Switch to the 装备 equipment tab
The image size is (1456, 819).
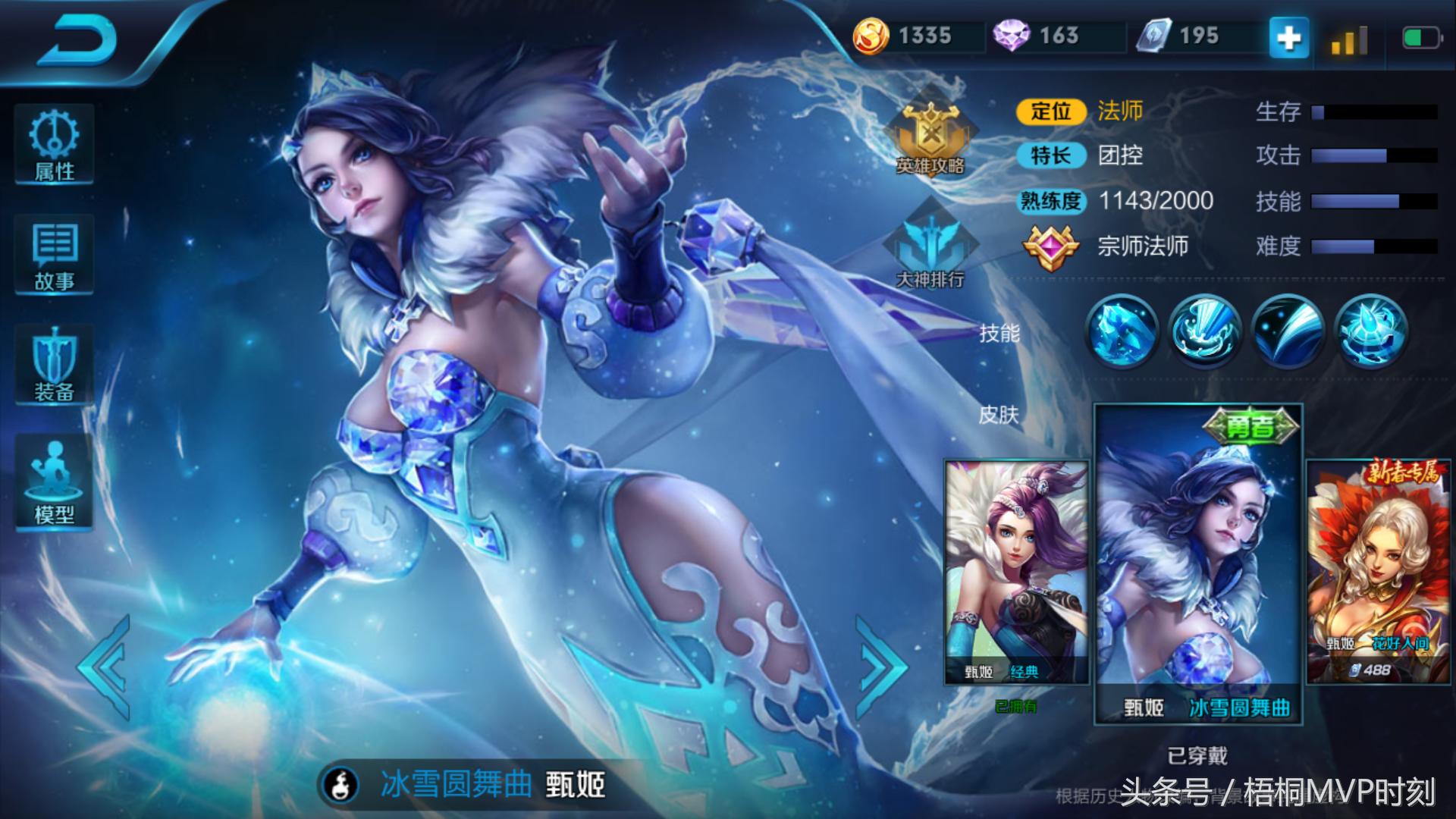[54, 366]
